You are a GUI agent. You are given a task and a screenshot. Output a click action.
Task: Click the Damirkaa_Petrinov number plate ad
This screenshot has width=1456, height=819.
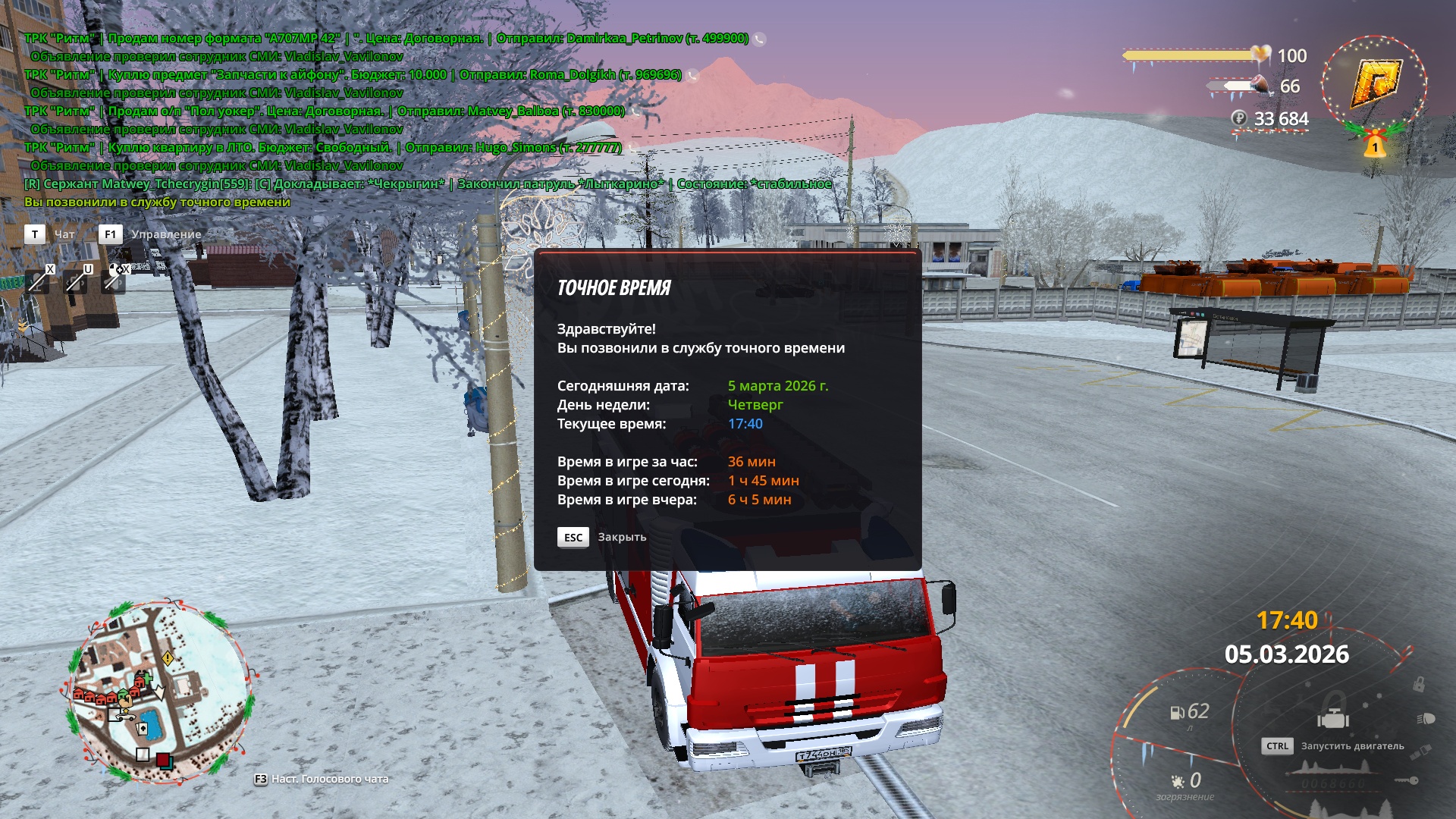(x=386, y=38)
